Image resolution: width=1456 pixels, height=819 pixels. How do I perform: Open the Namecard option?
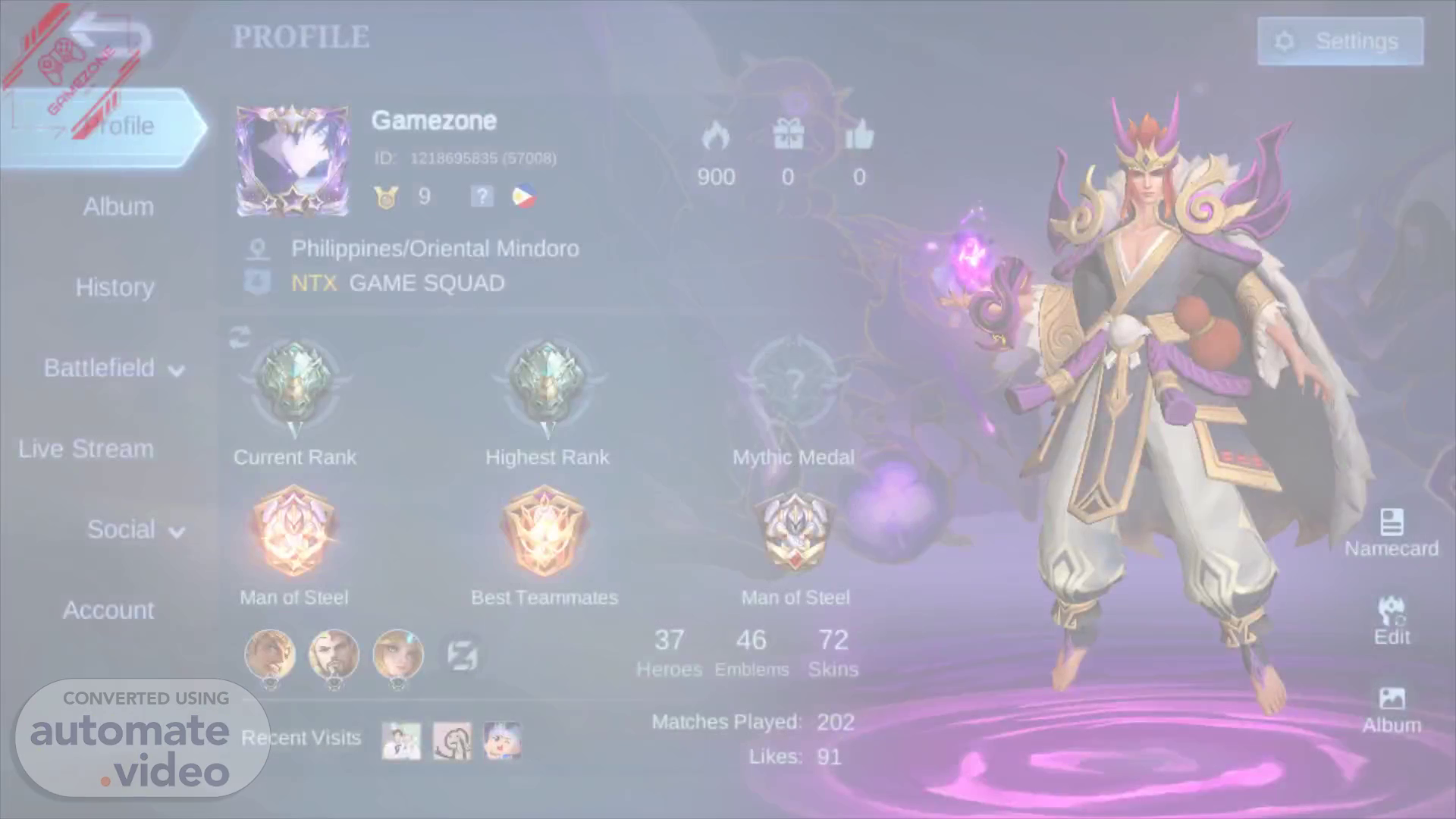tap(1391, 532)
